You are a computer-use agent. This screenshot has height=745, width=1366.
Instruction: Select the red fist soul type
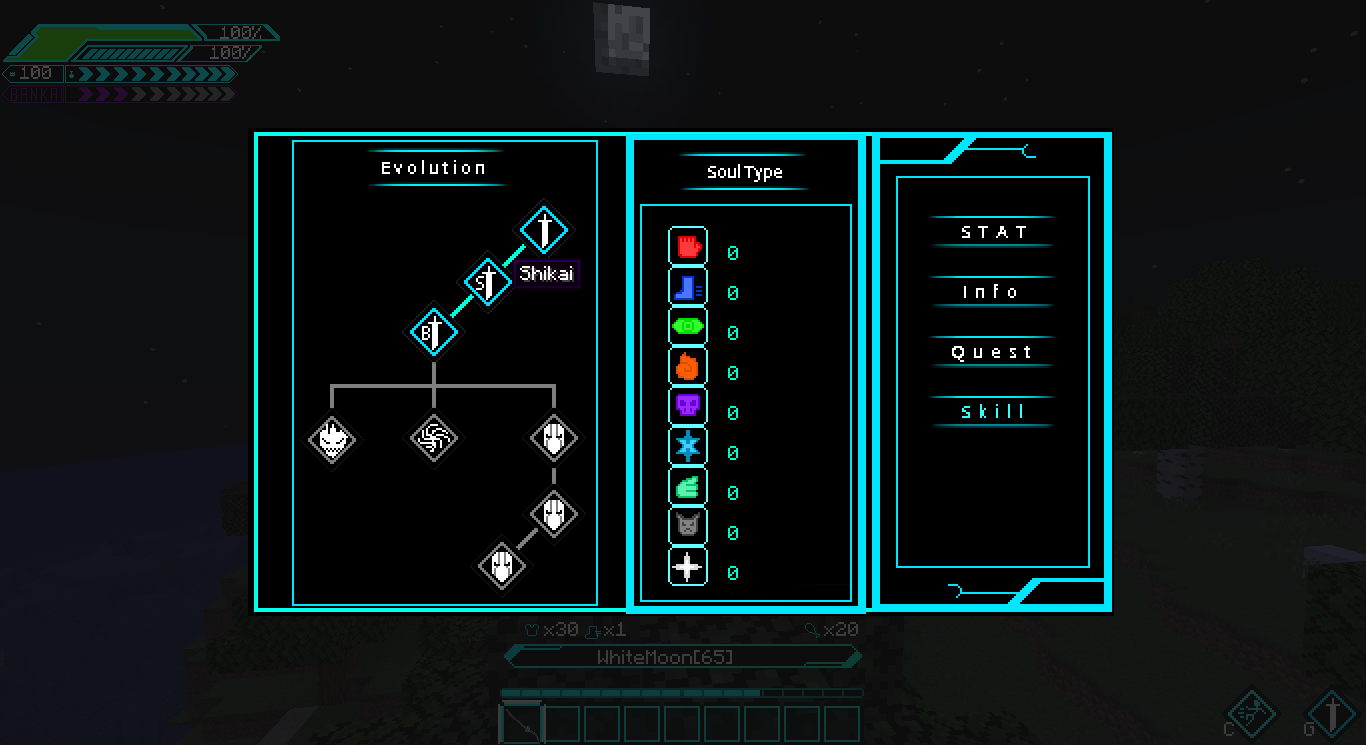(x=688, y=246)
